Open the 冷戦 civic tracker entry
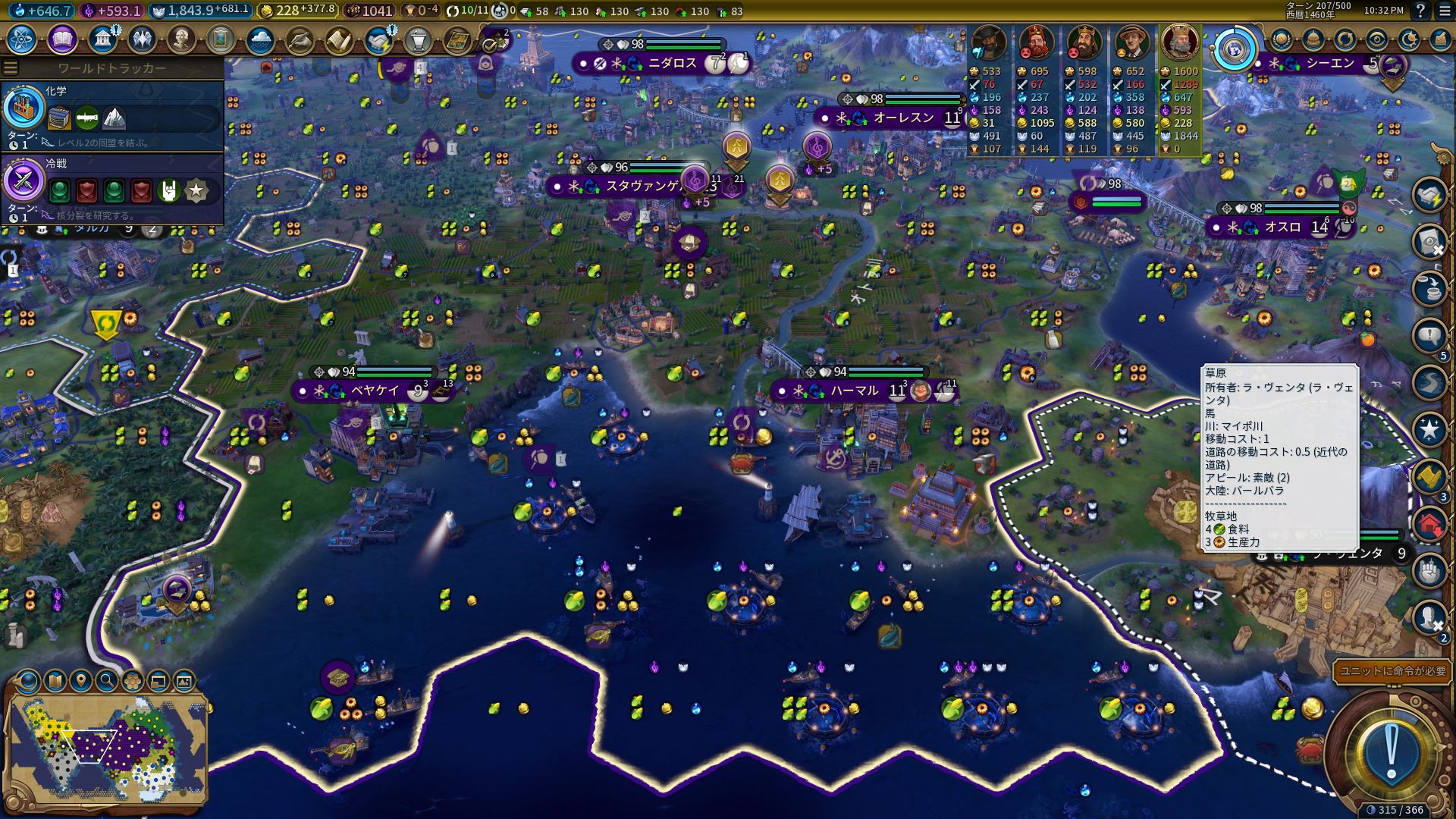The image size is (1456, 819). [x=112, y=187]
